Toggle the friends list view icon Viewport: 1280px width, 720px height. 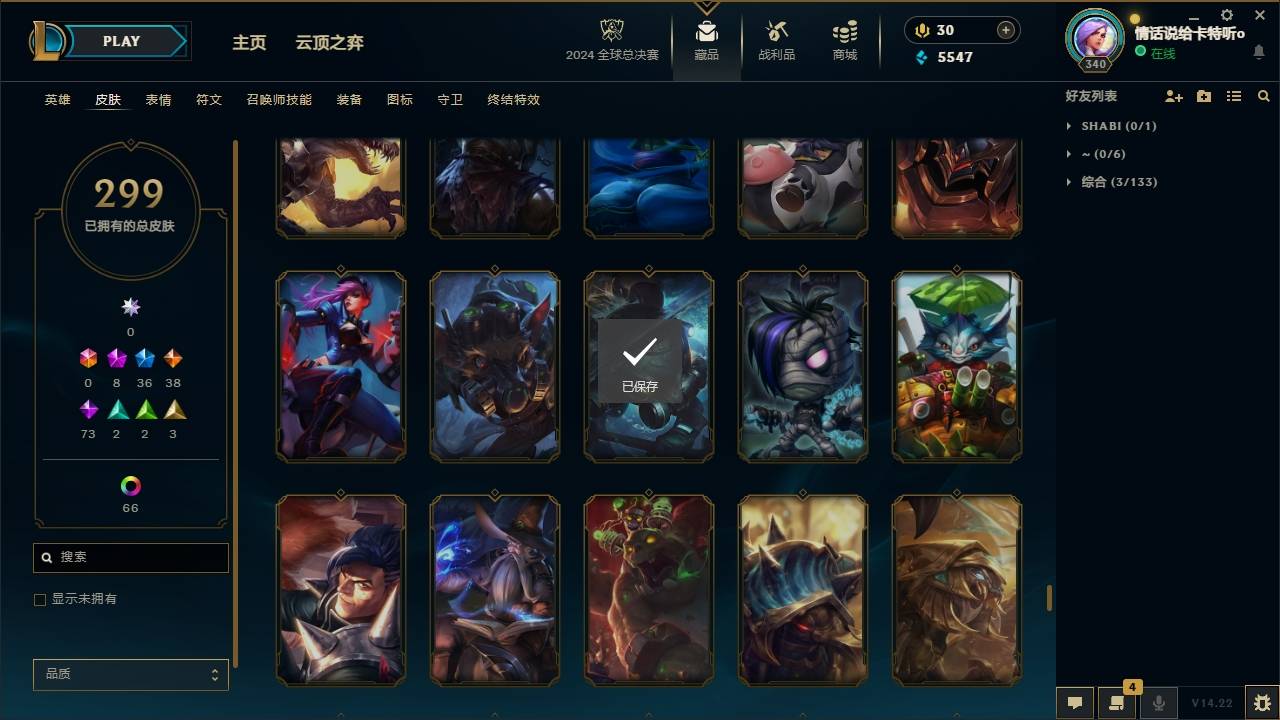tap(1233, 95)
